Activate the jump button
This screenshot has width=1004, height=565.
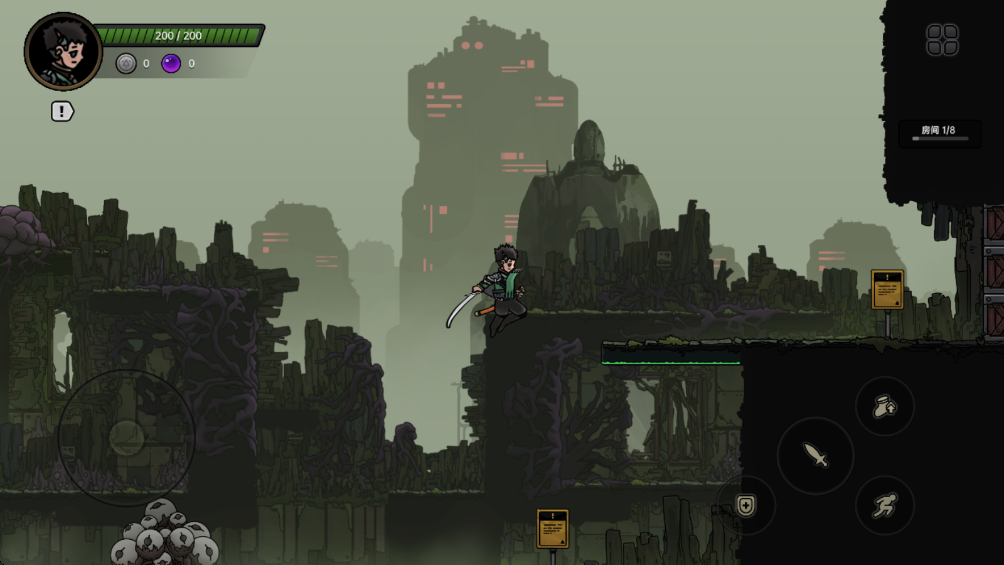(x=885, y=407)
